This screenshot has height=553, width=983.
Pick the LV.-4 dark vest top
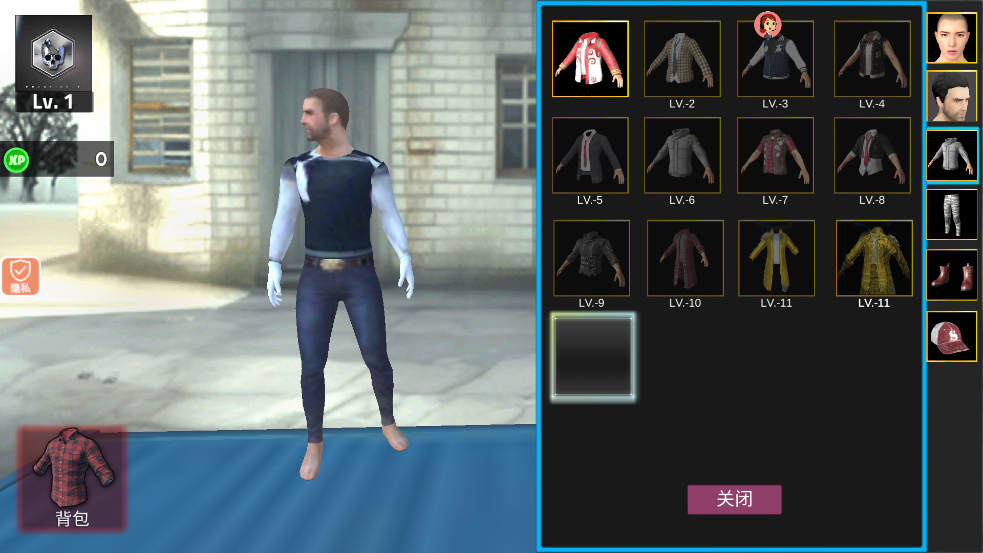[872, 59]
